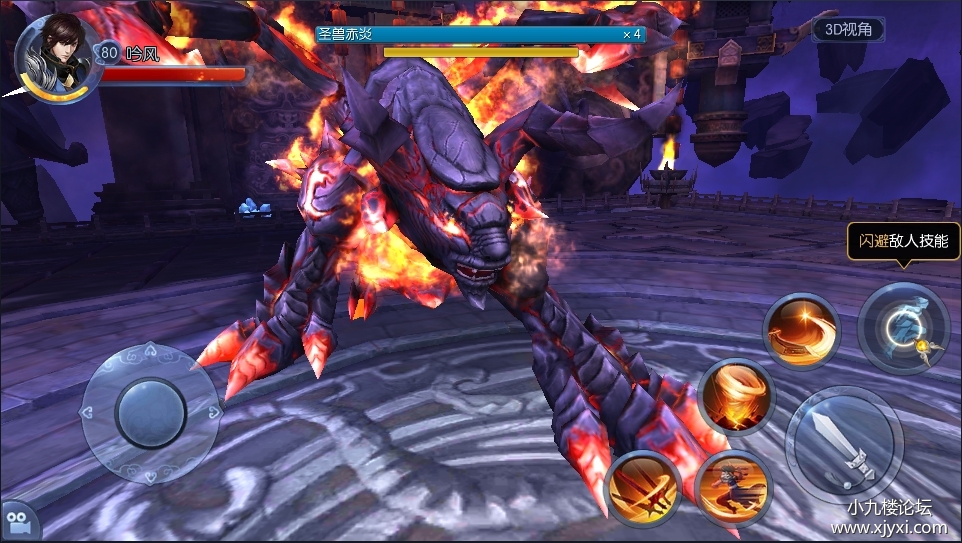Toggle the 3D视角 camera view button
The image size is (962, 543).
pos(848,30)
